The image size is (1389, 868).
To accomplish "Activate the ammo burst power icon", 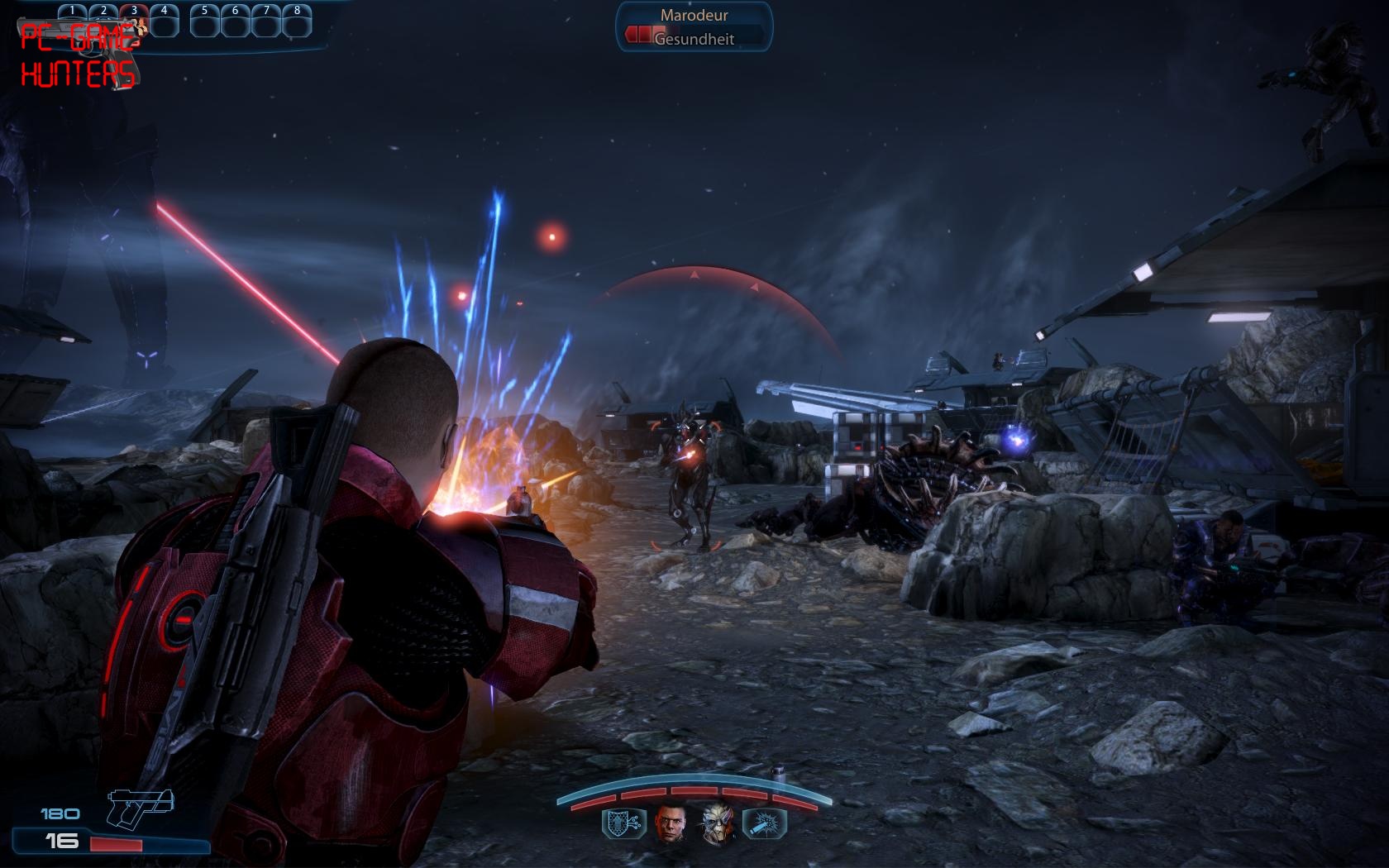I will pyautogui.click(x=763, y=824).
